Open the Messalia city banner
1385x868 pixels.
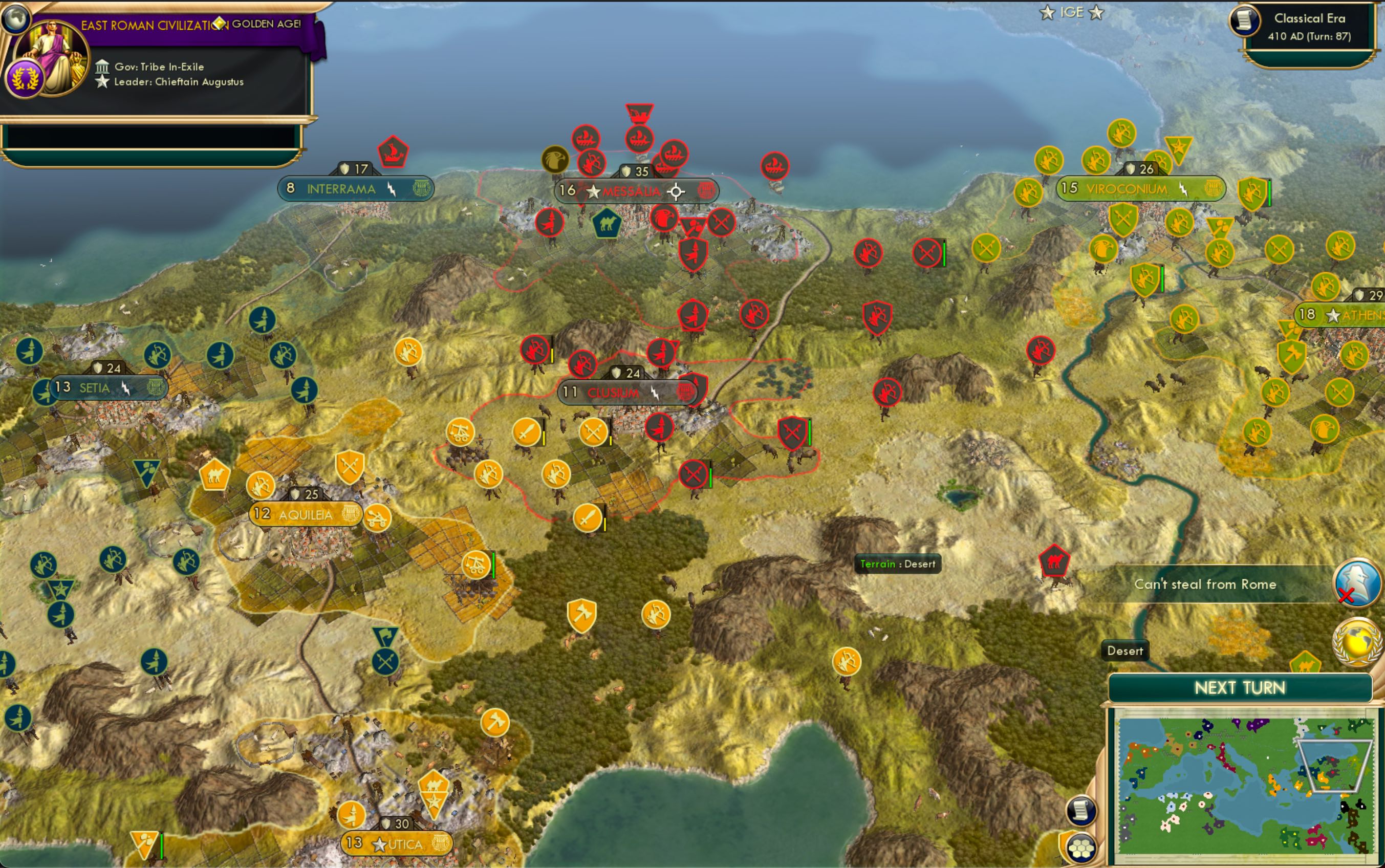[x=634, y=191]
